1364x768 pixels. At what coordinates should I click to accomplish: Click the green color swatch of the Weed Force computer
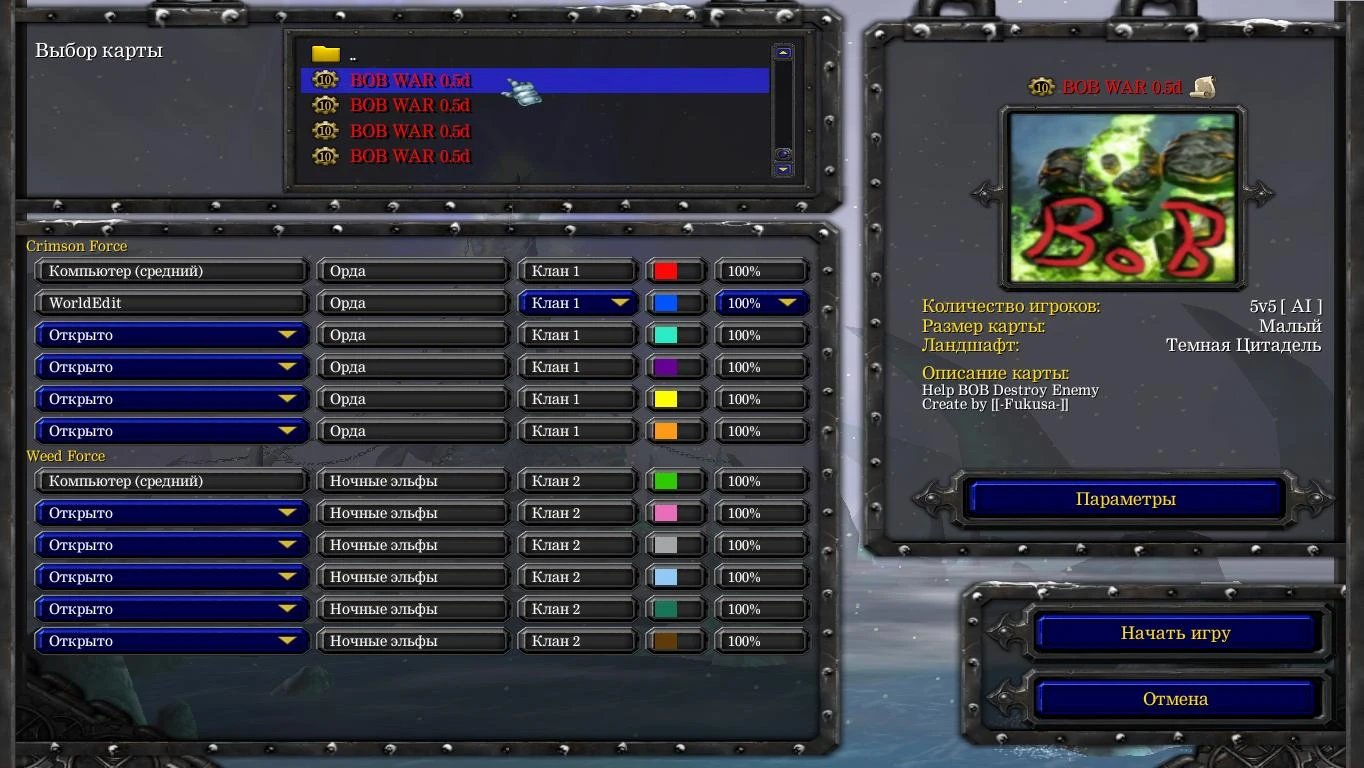664,481
